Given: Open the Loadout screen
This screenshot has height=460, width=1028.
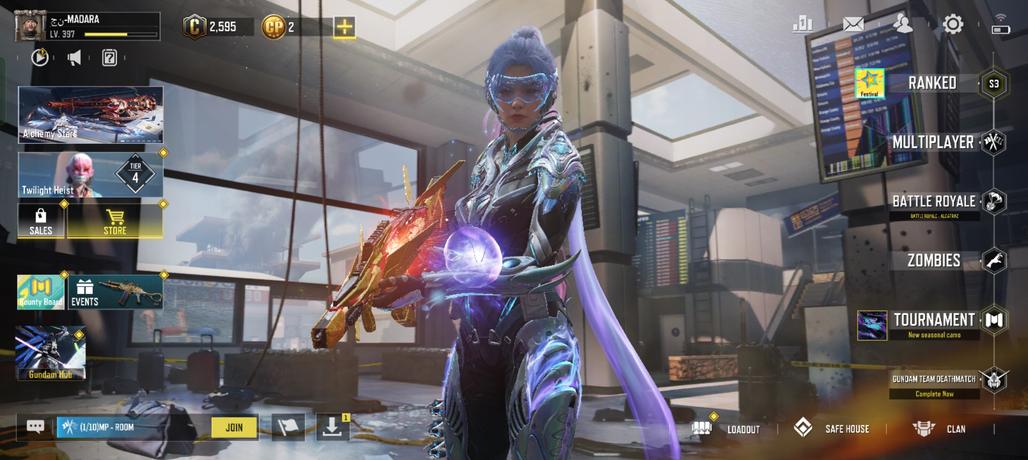Looking at the screenshot, I should pyautogui.click(x=728, y=428).
